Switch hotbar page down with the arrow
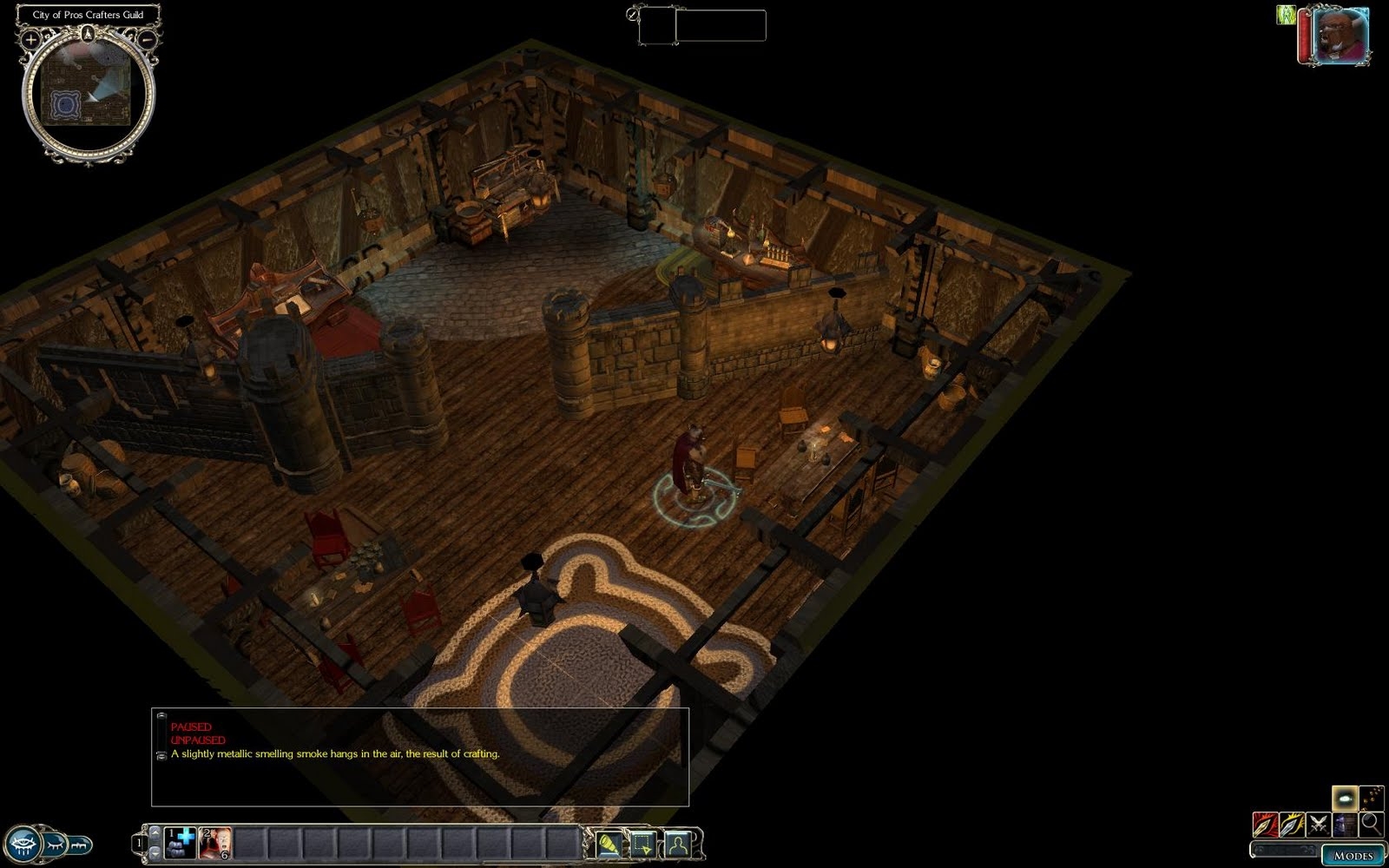The image size is (1389, 868). click(155, 854)
